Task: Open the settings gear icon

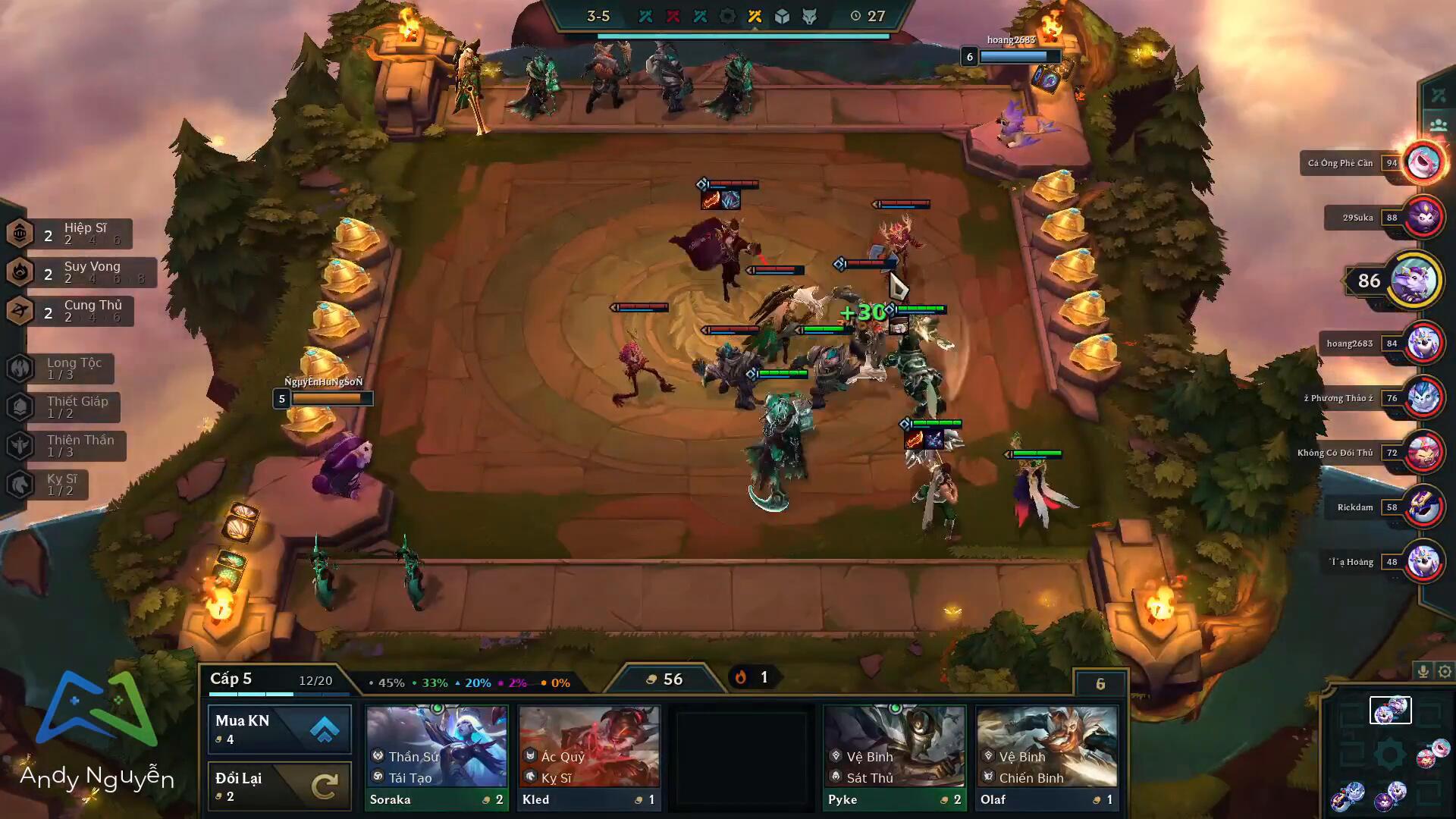Action: click(x=1445, y=671)
